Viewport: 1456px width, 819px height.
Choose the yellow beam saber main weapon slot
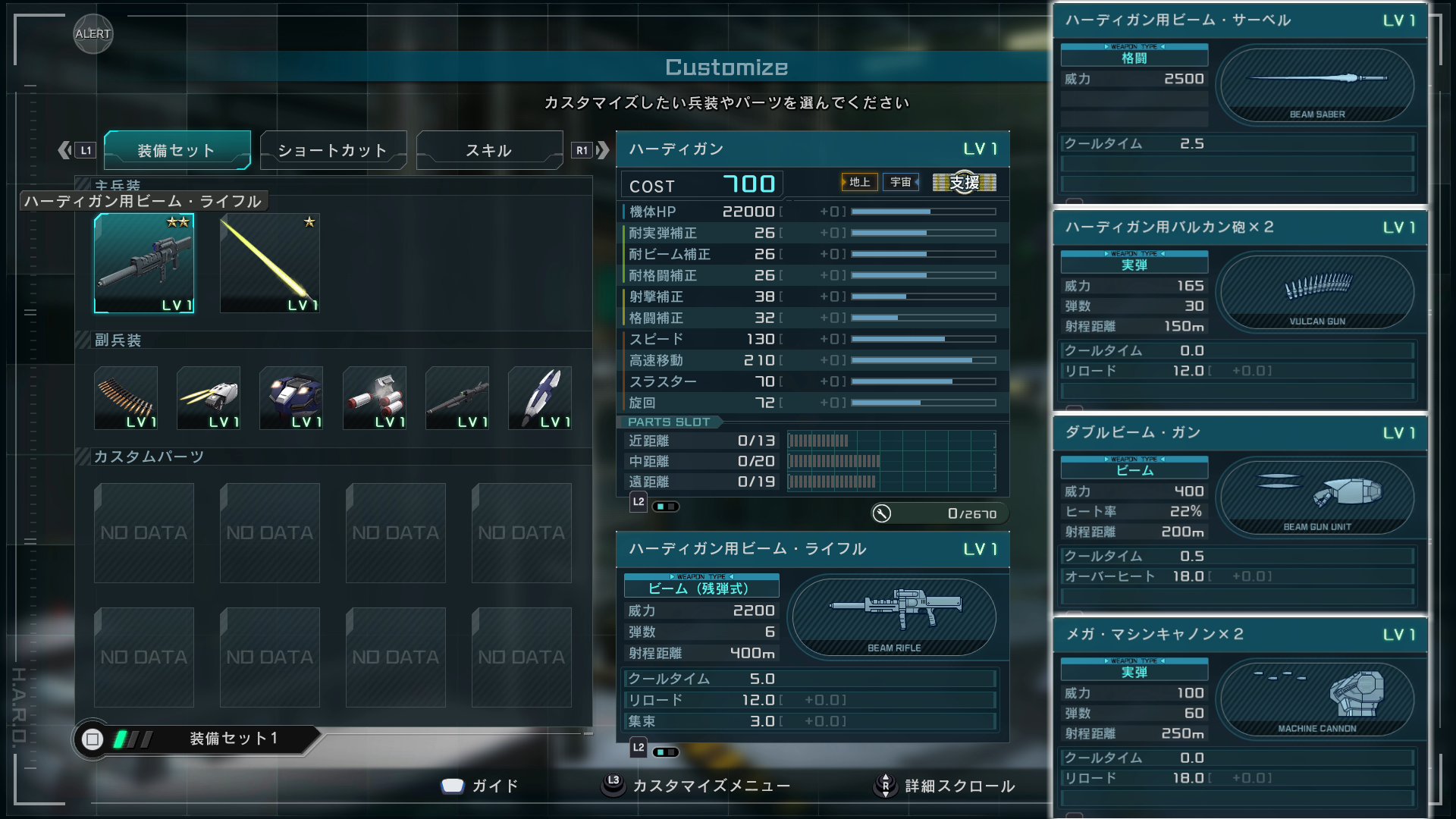point(269,263)
